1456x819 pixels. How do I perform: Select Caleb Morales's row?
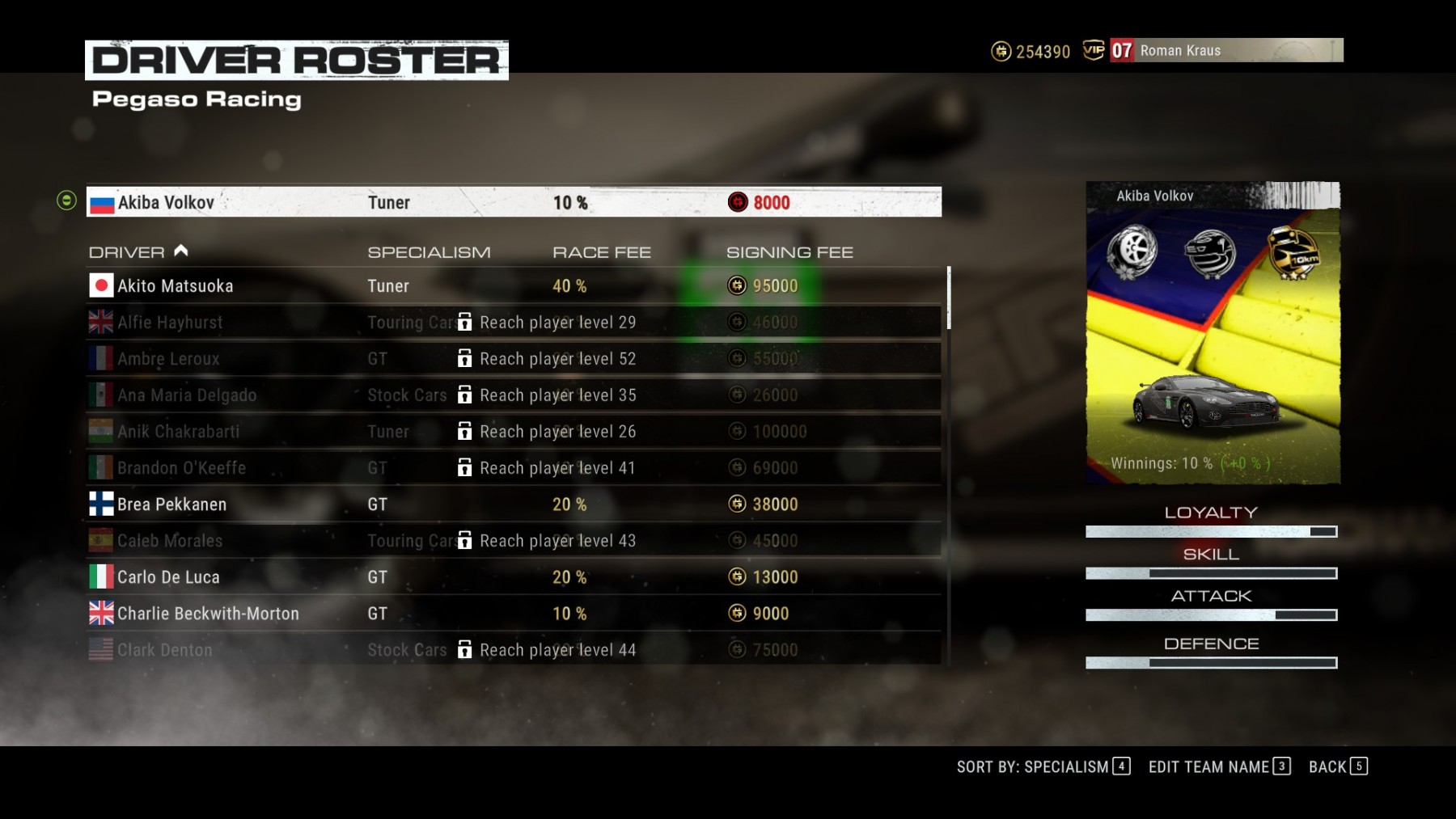(x=513, y=541)
